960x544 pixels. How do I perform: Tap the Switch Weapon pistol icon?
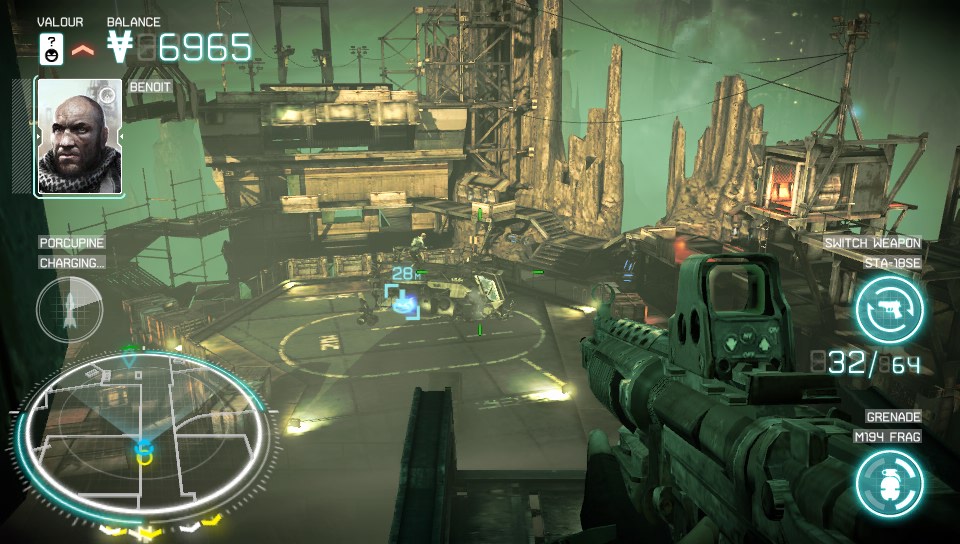889,307
